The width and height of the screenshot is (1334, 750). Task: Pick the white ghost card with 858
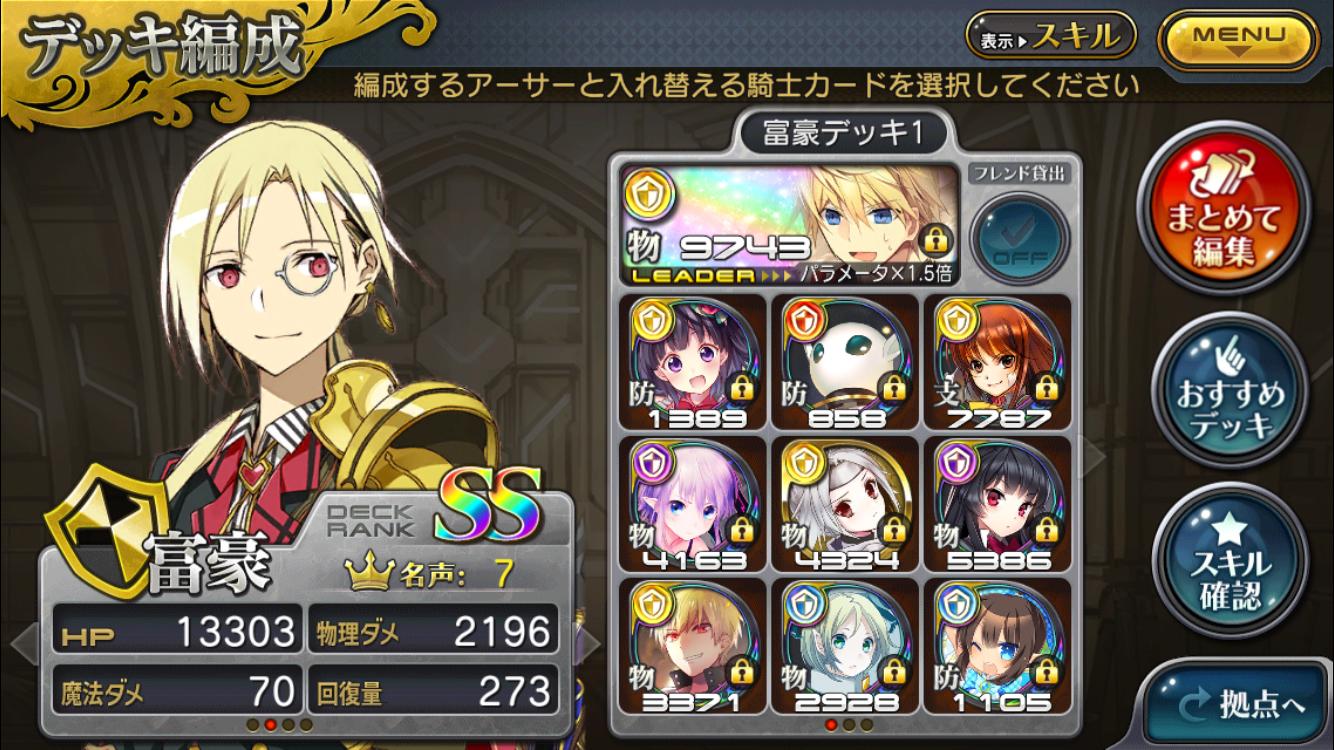pos(844,362)
